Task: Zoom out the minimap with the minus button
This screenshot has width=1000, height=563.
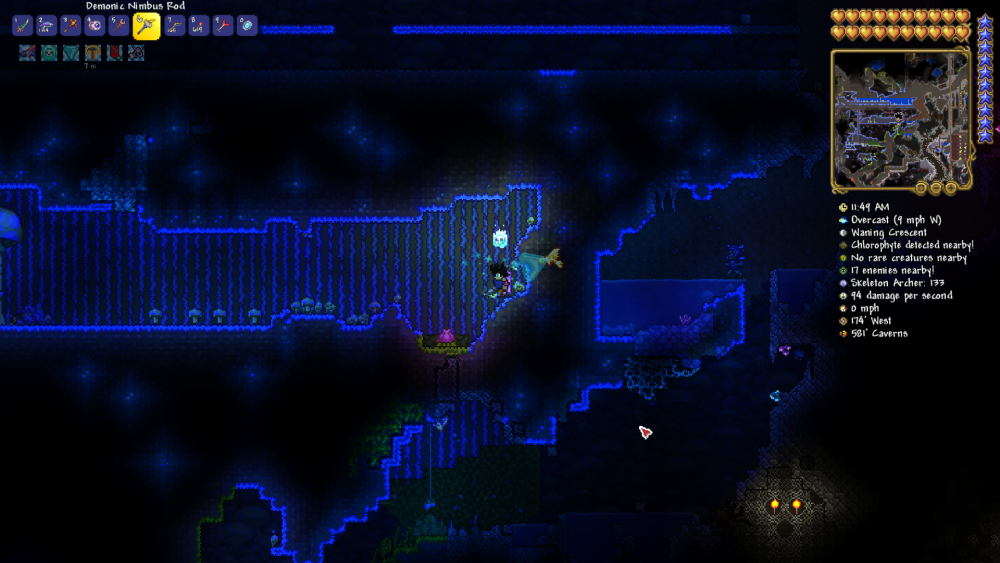Action: [x=936, y=187]
